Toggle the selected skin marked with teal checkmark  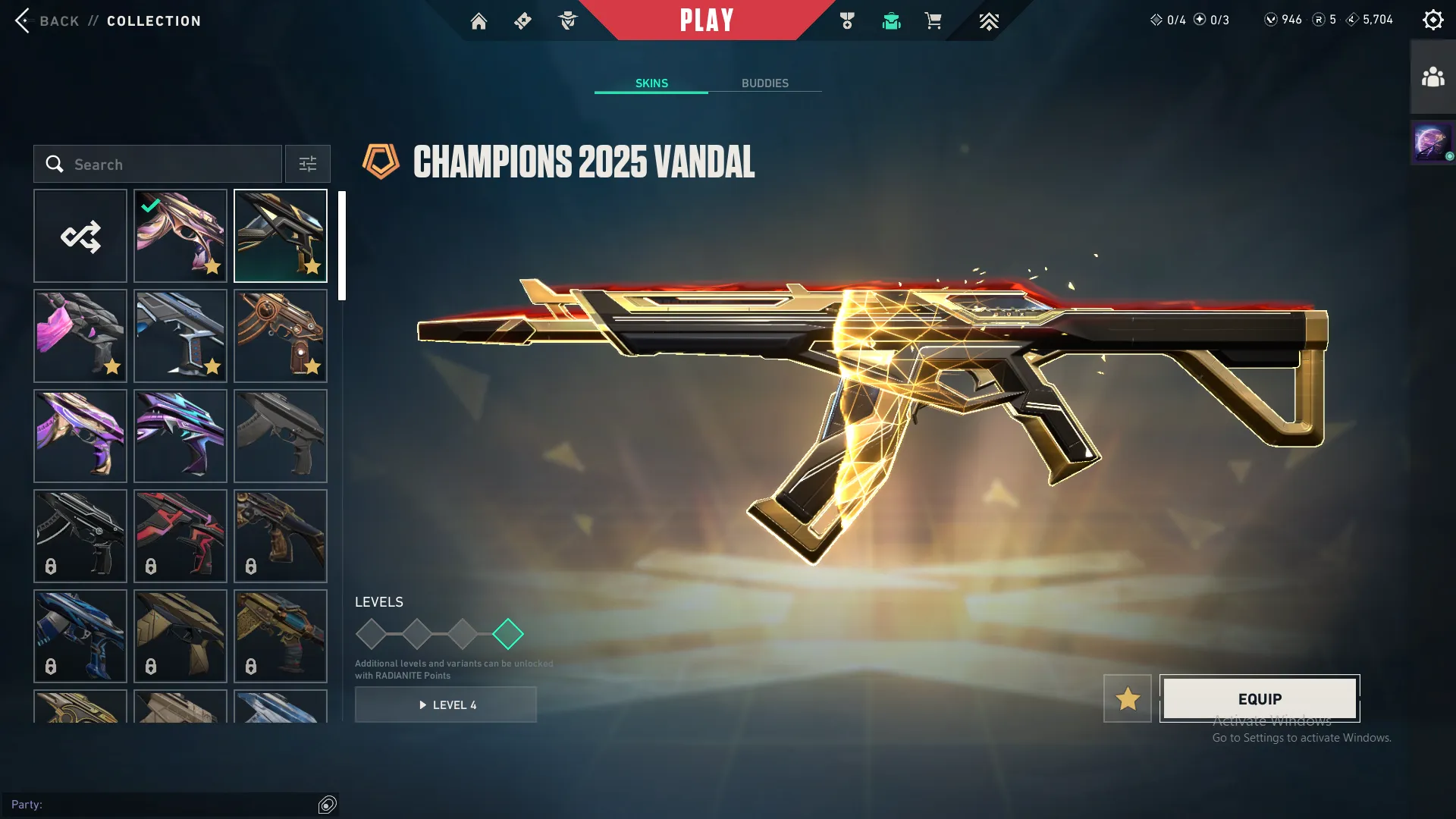[x=180, y=236]
